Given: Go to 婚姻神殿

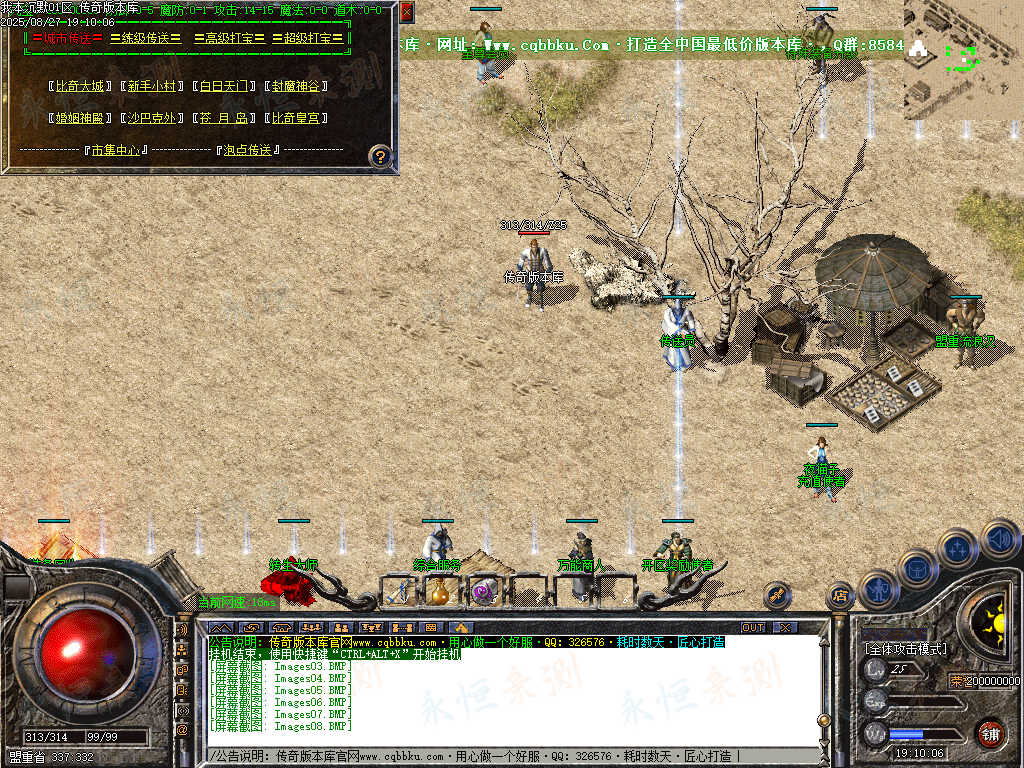Looking at the screenshot, I should click(x=80, y=118).
